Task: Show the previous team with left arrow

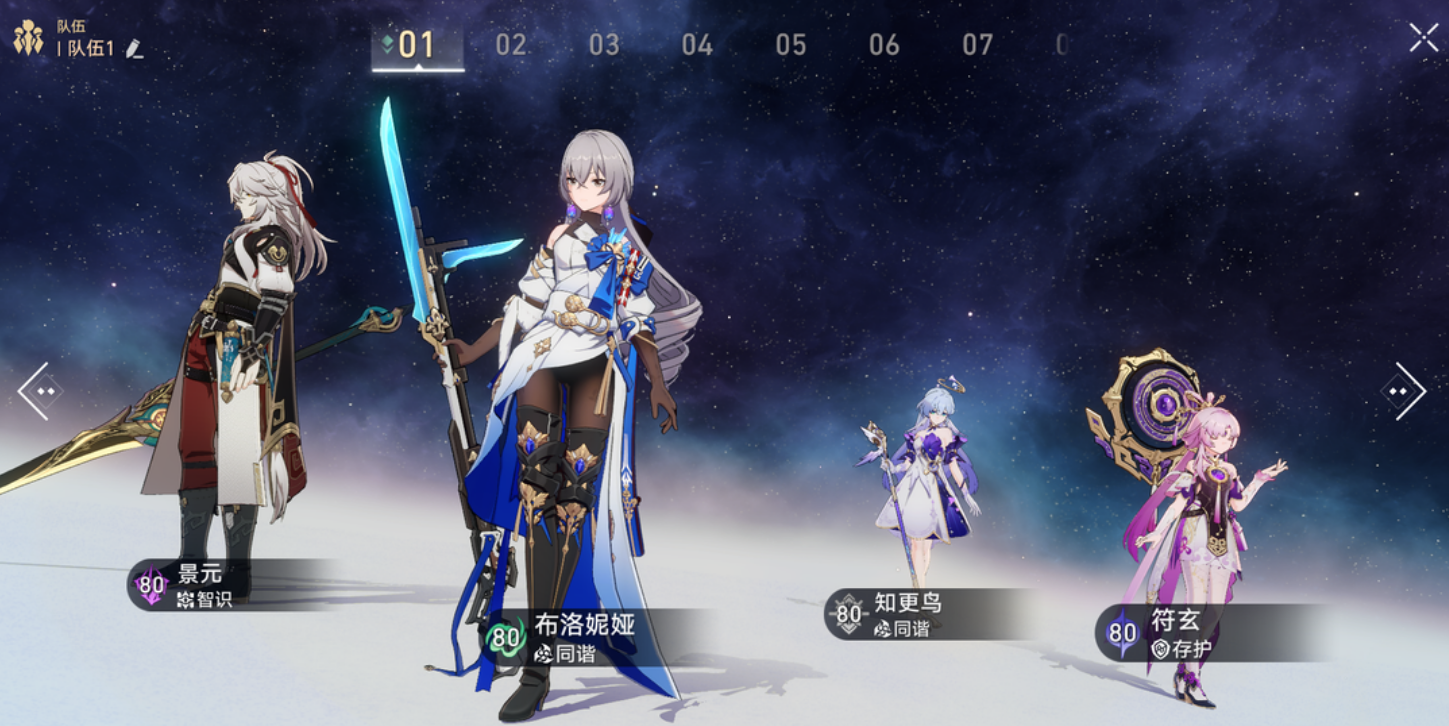Action: [38, 390]
